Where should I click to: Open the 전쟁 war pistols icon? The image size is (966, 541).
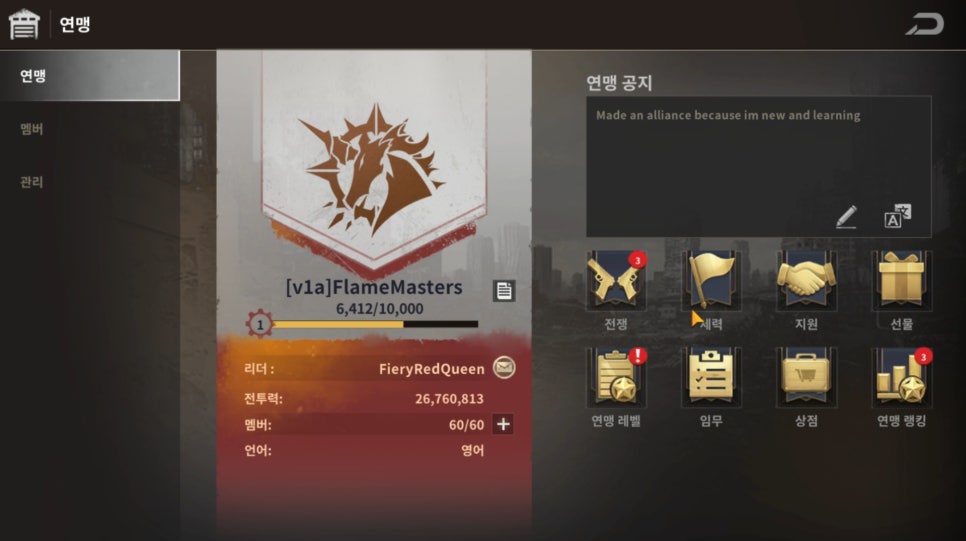click(x=615, y=281)
